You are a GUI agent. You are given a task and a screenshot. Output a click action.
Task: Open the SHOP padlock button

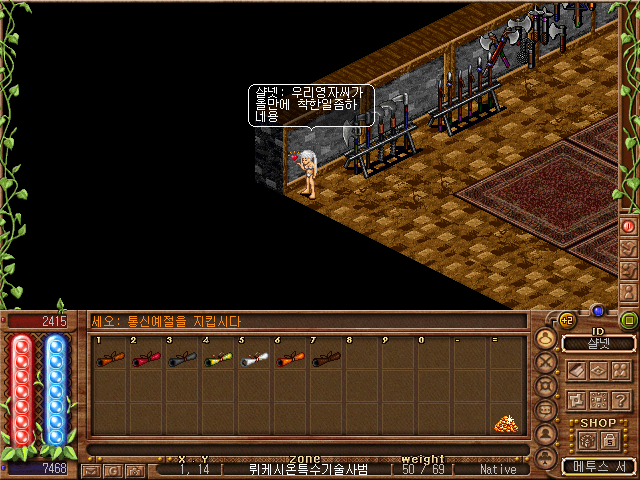(611, 440)
